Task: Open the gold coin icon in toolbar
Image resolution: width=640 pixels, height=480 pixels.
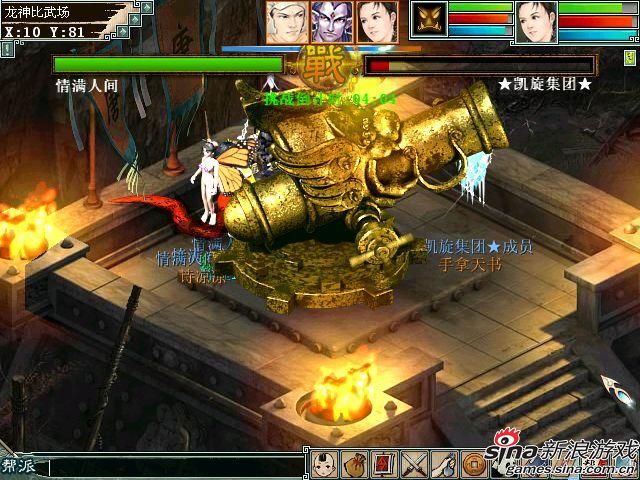Action: pyautogui.click(x=474, y=465)
